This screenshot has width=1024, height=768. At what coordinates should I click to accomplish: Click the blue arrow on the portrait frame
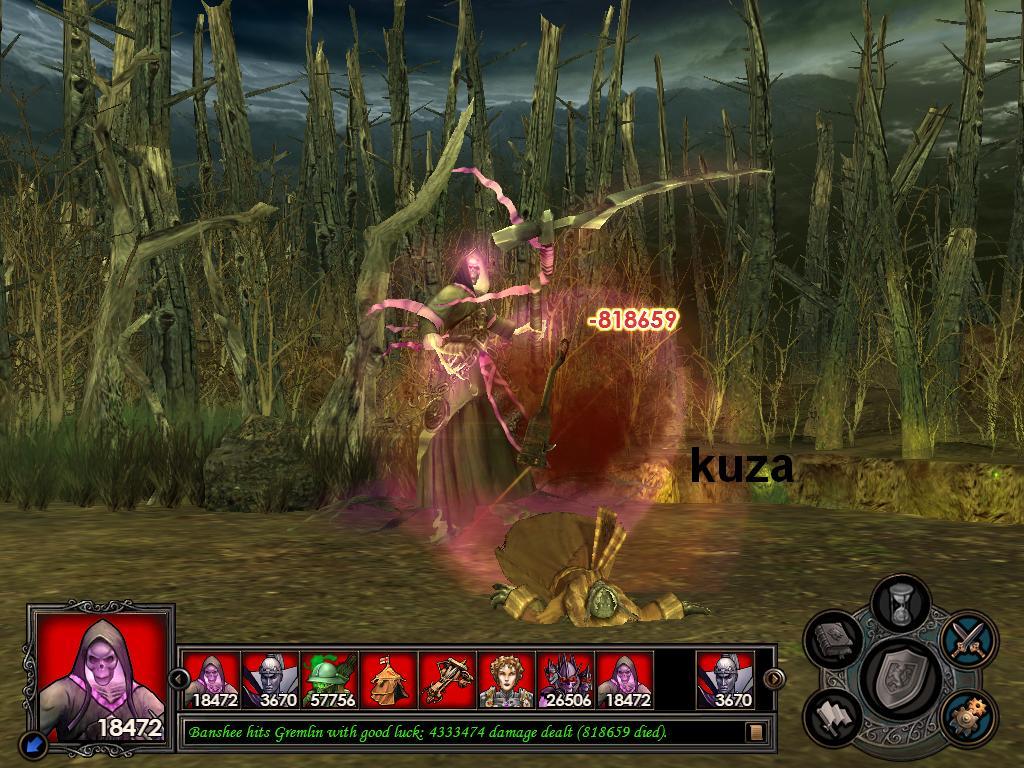point(34,744)
